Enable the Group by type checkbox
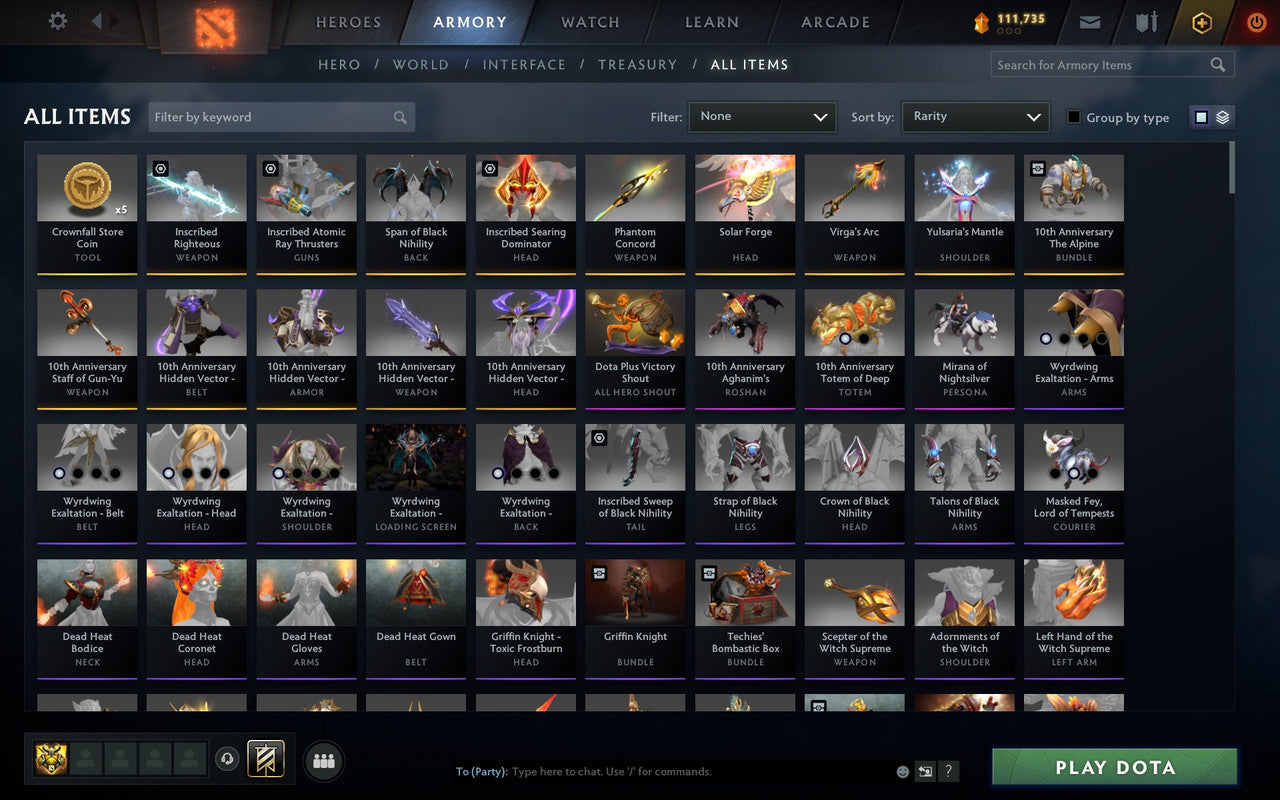The height and width of the screenshot is (800, 1280). [1072, 118]
